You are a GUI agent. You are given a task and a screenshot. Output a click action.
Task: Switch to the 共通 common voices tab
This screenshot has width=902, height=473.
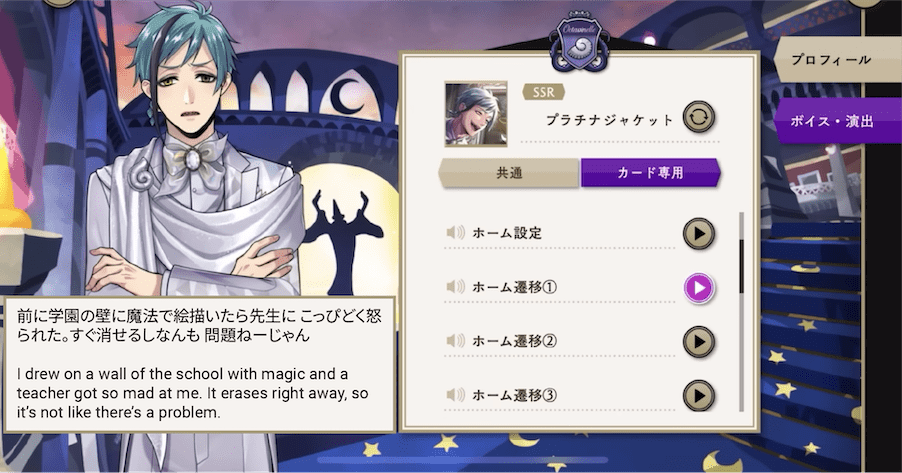[x=510, y=172]
